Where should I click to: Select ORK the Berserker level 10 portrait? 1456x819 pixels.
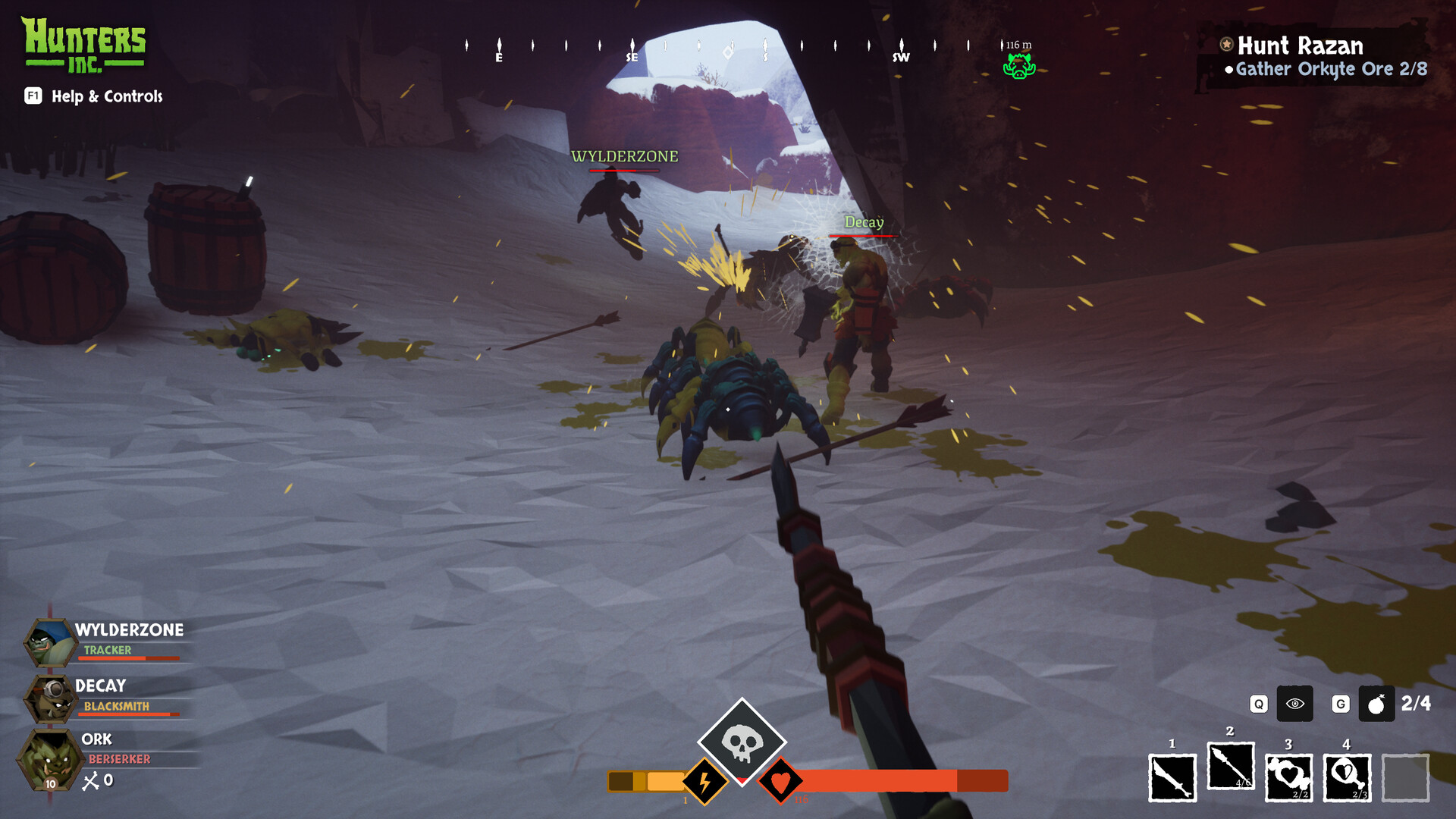pos(48,758)
